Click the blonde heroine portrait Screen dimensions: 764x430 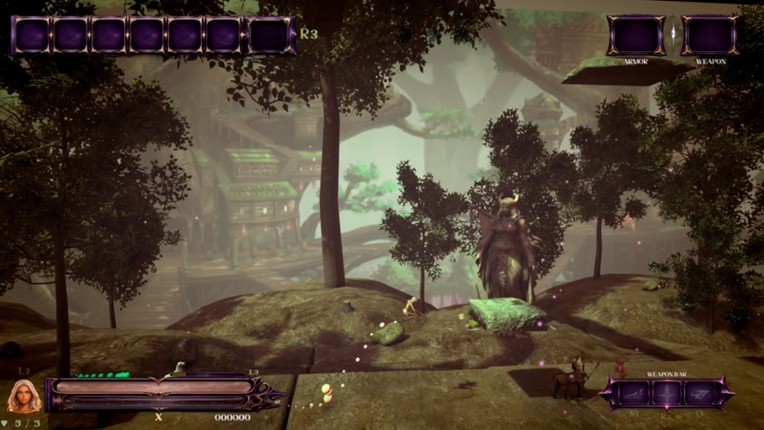23,397
